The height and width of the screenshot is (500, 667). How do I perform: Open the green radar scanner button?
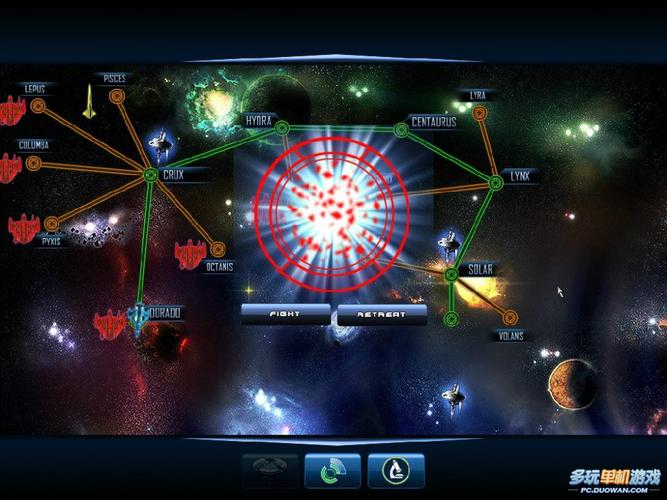pyautogui.click(x=332, y=470)
